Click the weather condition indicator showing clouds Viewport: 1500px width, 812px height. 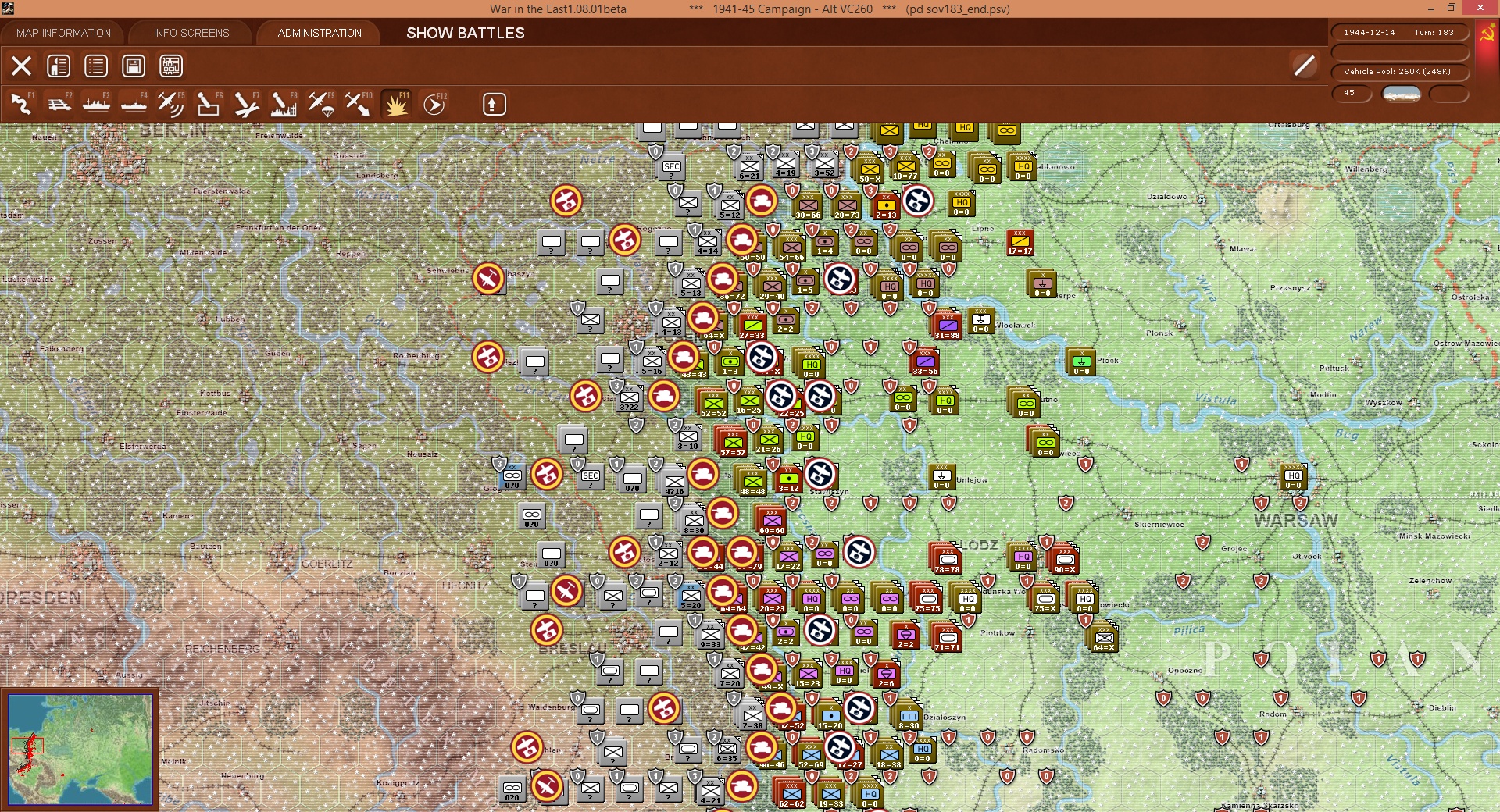(x=1402, y=94)
